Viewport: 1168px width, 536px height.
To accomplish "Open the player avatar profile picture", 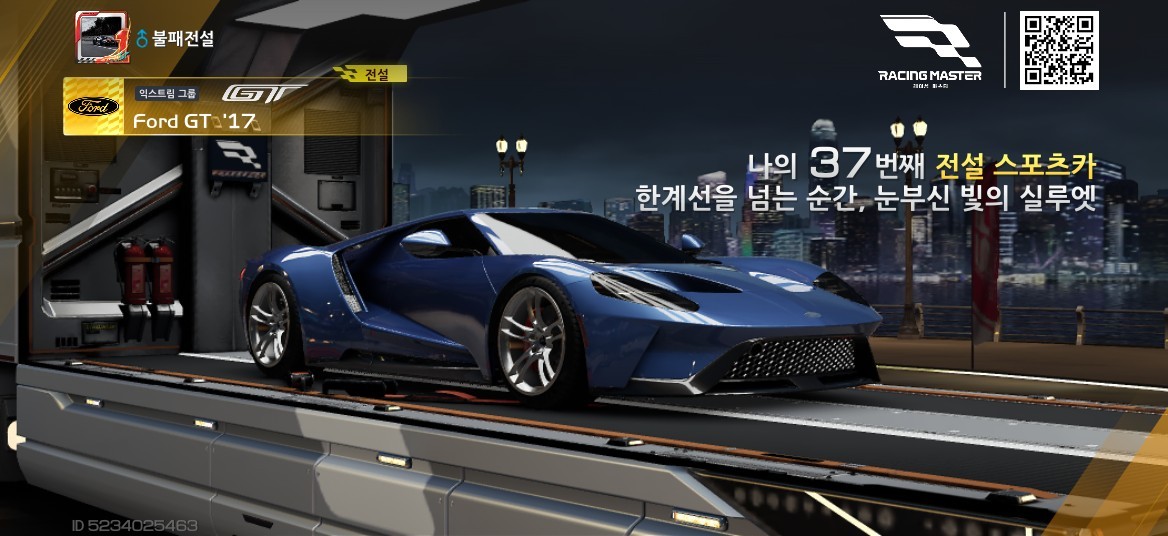I will point(102,36).
